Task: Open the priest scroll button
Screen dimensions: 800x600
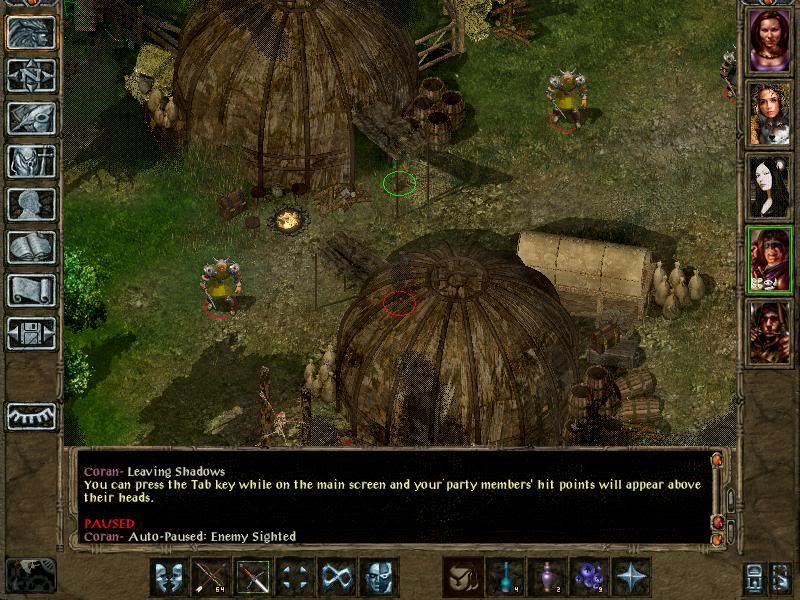Action: [x=31, y=290]
